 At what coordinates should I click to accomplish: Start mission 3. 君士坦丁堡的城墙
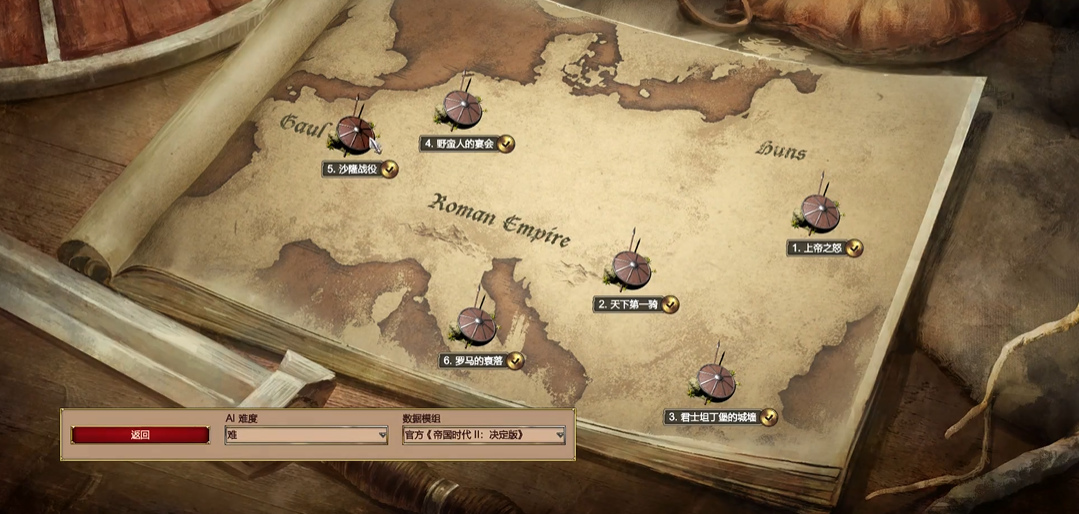(716, 382)
